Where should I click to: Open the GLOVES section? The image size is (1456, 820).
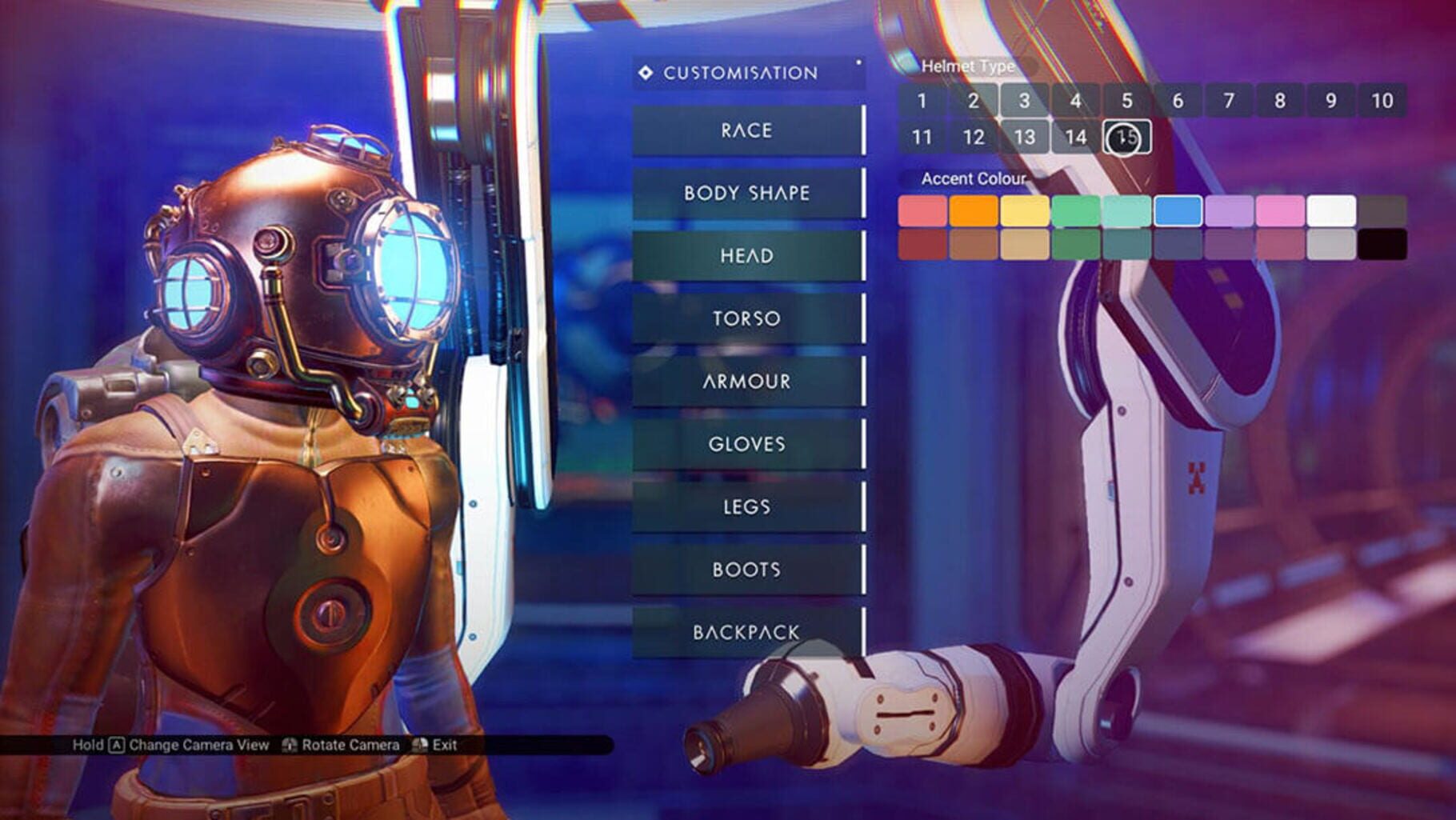(x=748, y=443)
